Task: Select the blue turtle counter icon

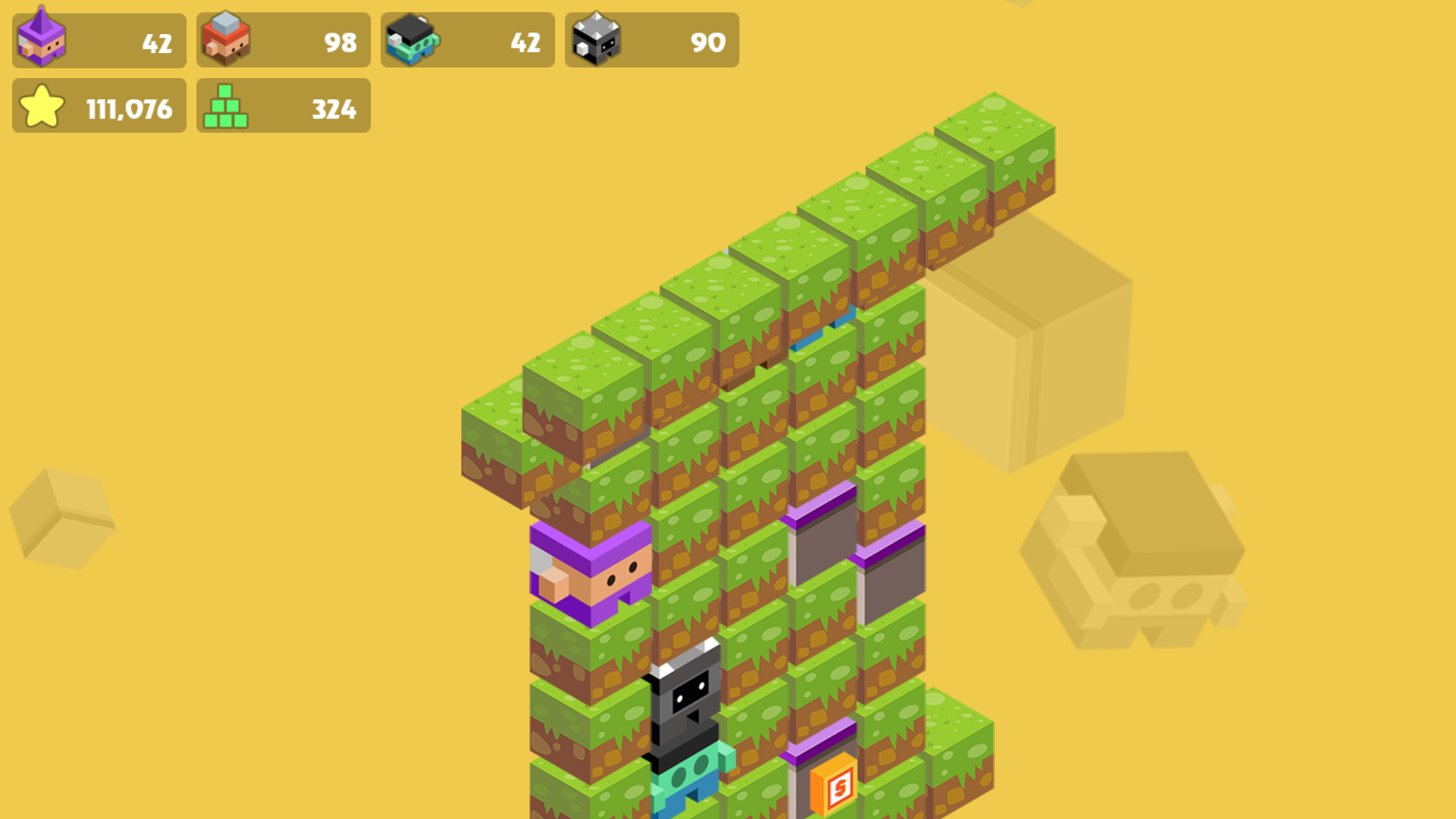Action: 412,41
